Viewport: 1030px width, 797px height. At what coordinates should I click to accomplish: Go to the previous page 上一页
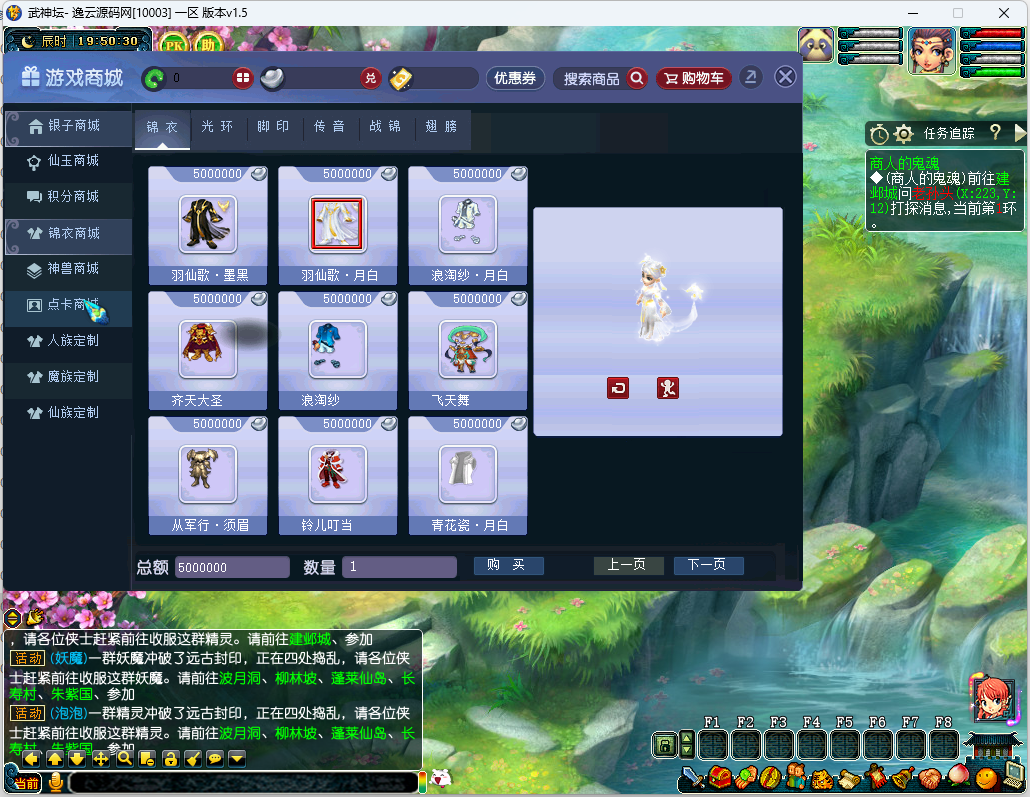(628, 565)
